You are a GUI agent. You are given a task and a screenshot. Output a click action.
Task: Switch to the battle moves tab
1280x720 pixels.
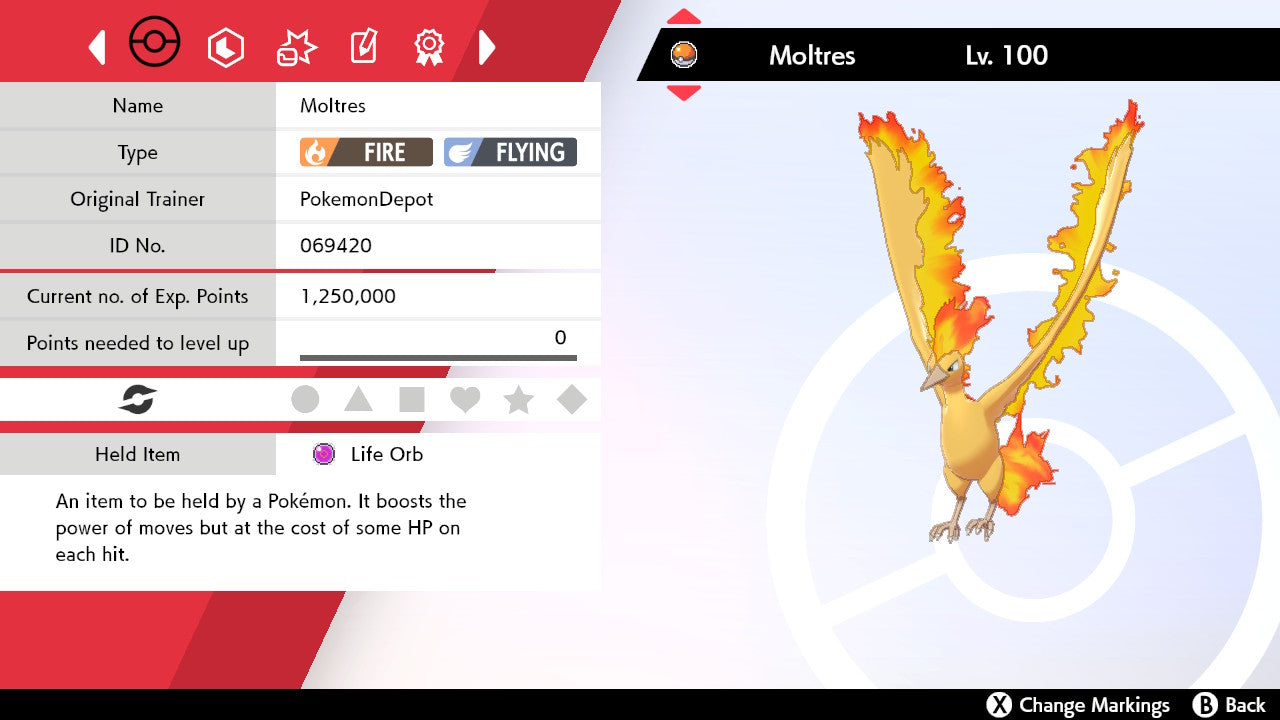(296, 47)
